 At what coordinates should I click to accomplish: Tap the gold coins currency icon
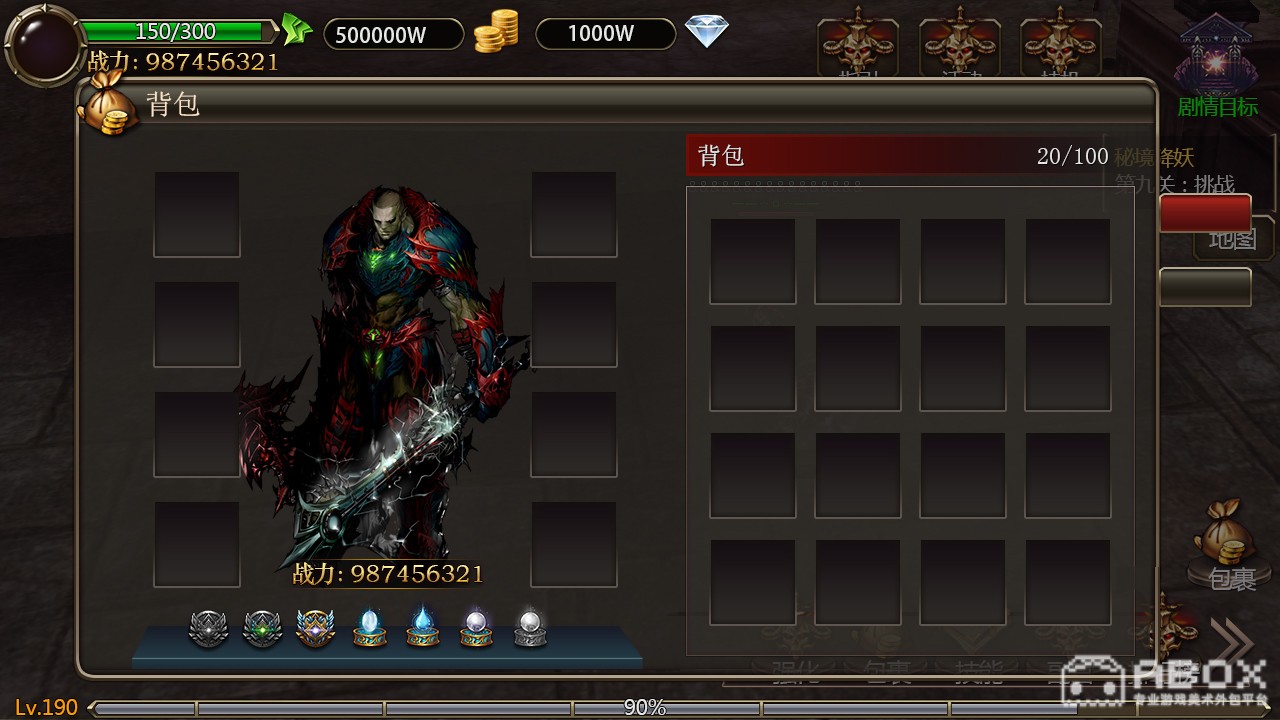tap(496, 32)
